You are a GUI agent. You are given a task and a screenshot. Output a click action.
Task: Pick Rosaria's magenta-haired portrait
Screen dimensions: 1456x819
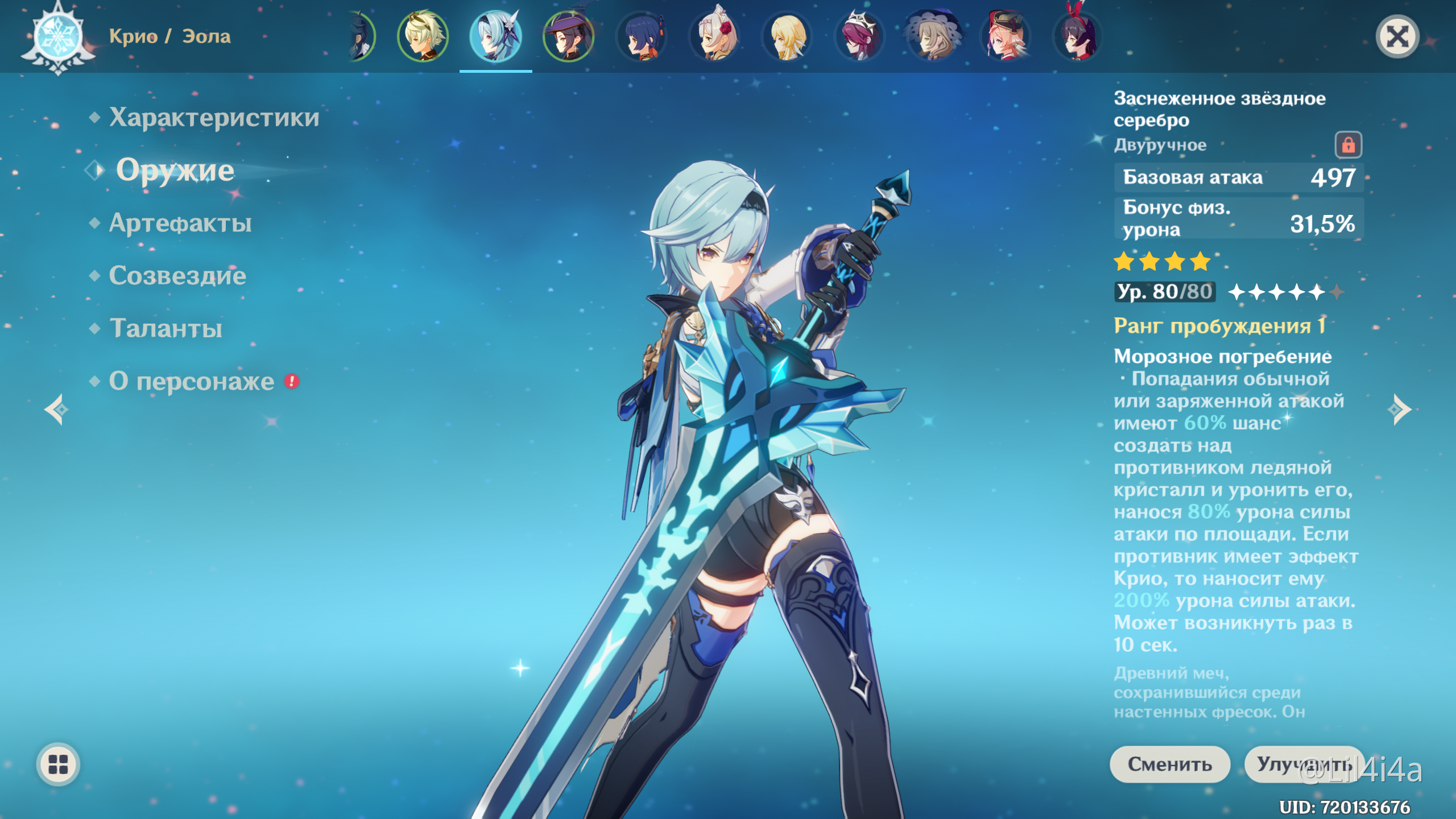click(x=859, y=36)
